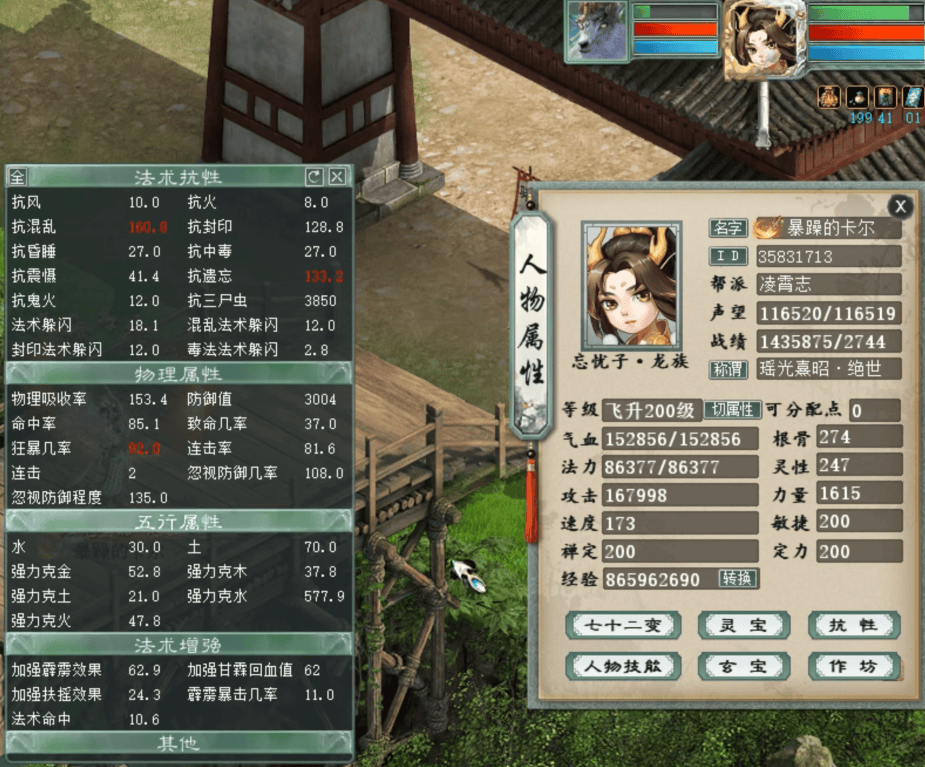Image resolution: width=925 pixels, height=767 pixels.
Task: Click the ID button
Action: coord(727,256)
